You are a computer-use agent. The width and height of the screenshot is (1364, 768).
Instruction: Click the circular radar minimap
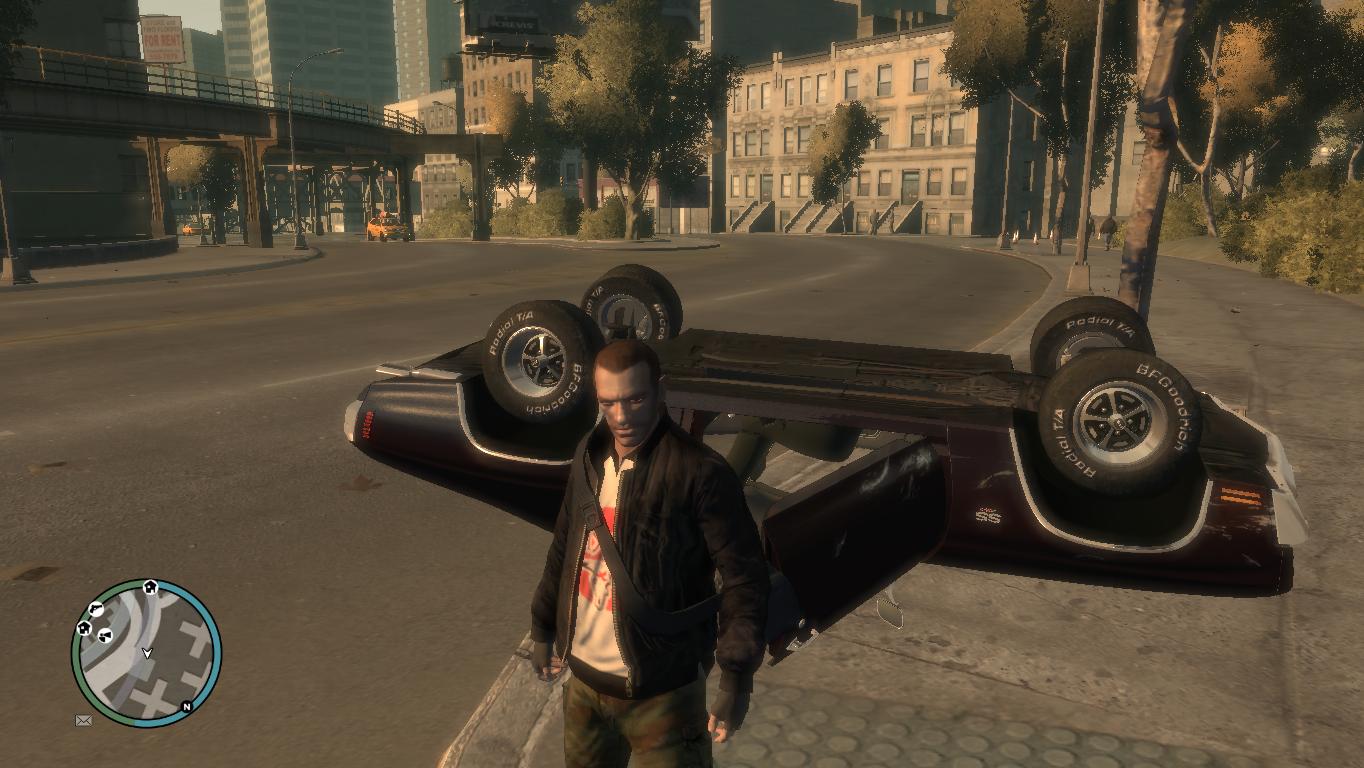(x=146, y=653)
